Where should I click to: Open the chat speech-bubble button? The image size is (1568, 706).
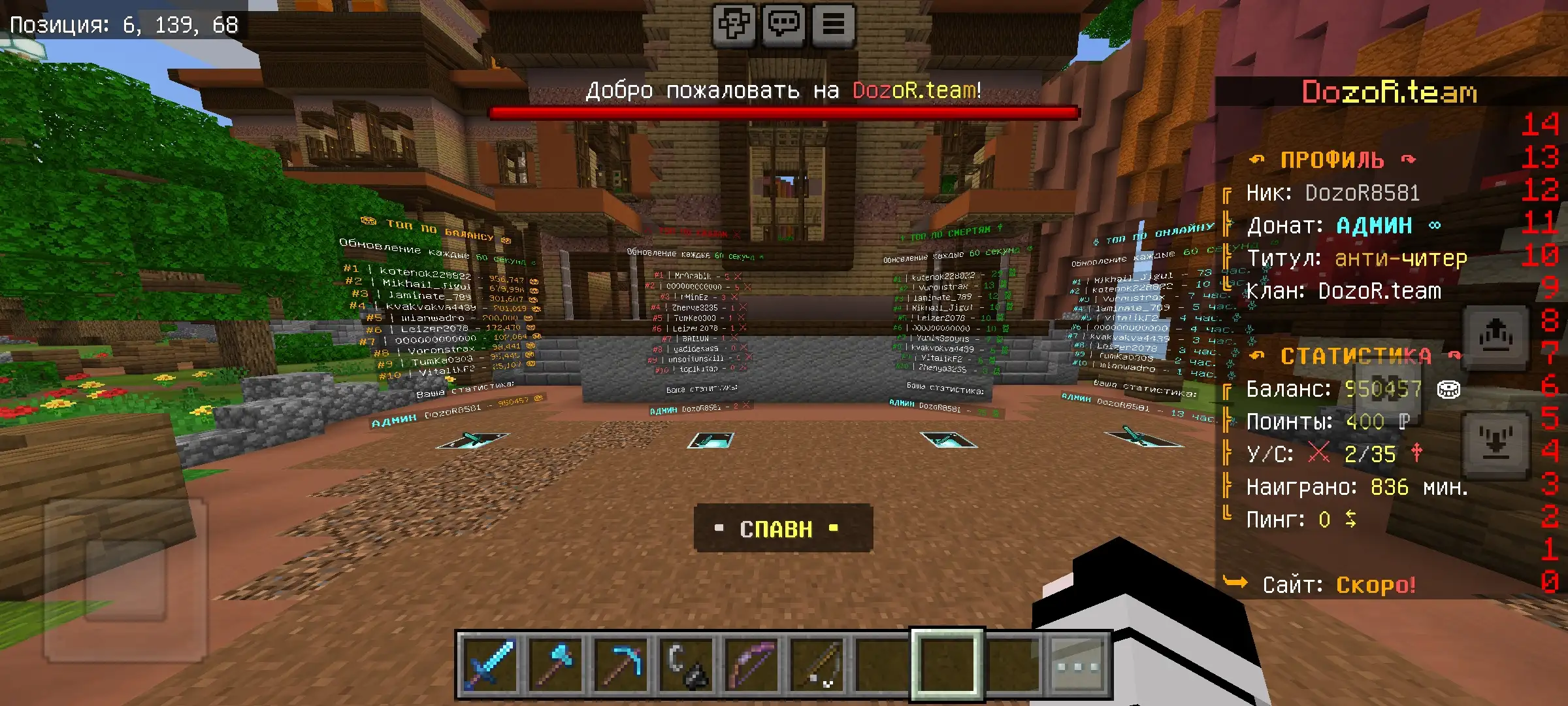(783, 25)
